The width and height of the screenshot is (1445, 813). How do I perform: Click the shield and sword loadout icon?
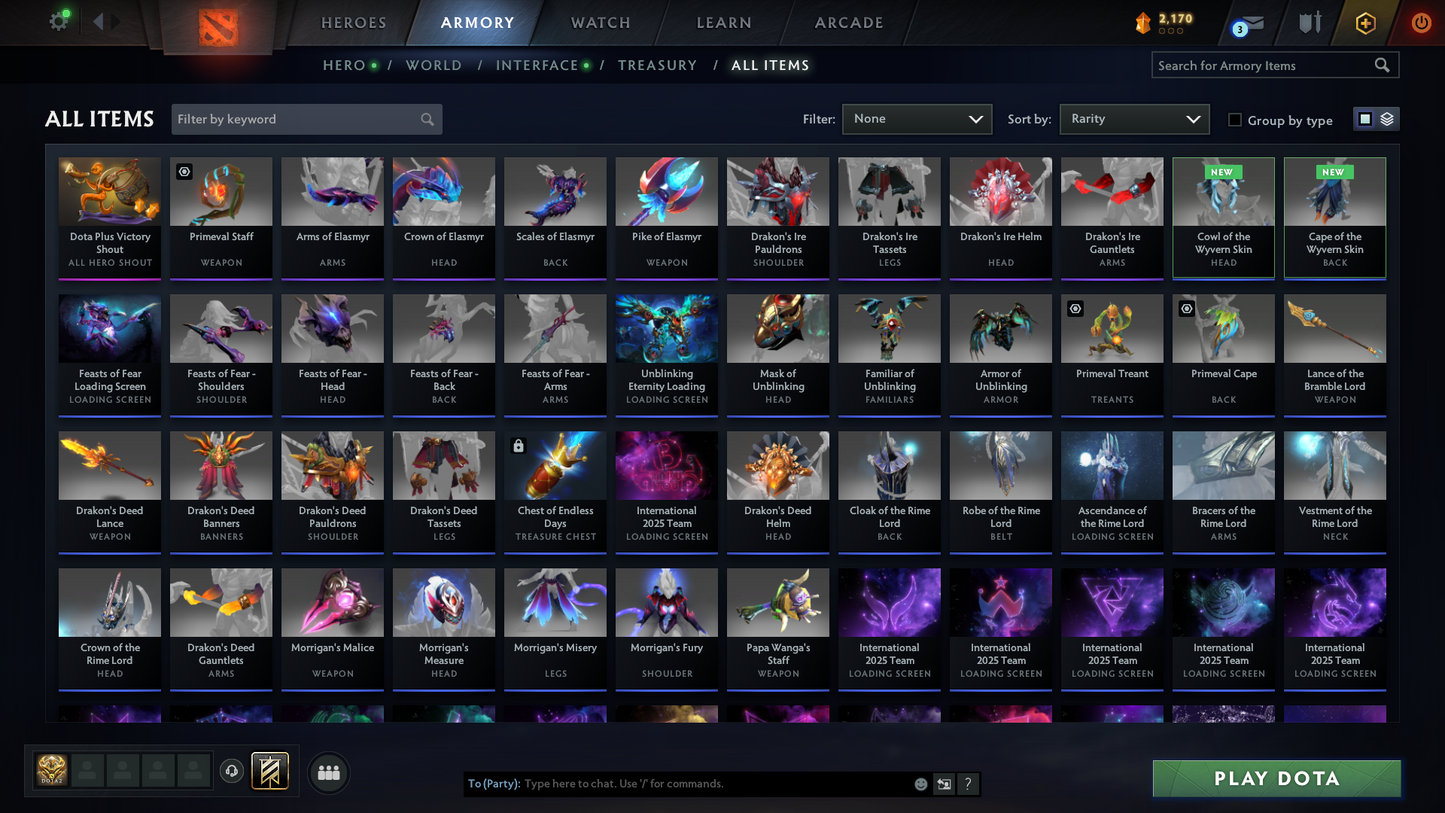[x=1310, y=22]
